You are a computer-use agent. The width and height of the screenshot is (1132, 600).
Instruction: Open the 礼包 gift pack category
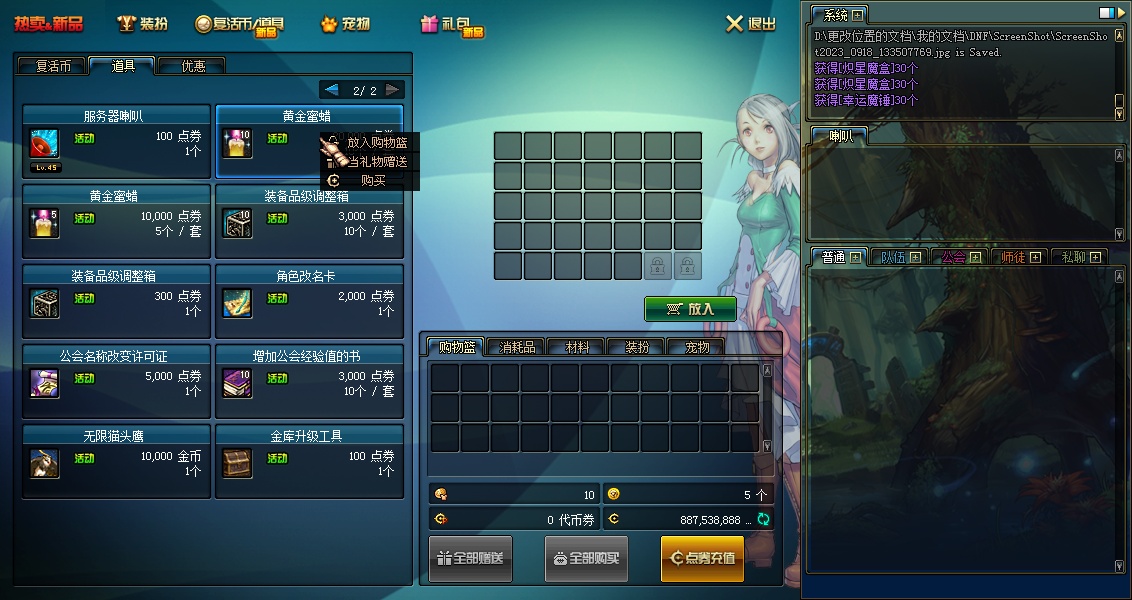click(x=452, y=24)
